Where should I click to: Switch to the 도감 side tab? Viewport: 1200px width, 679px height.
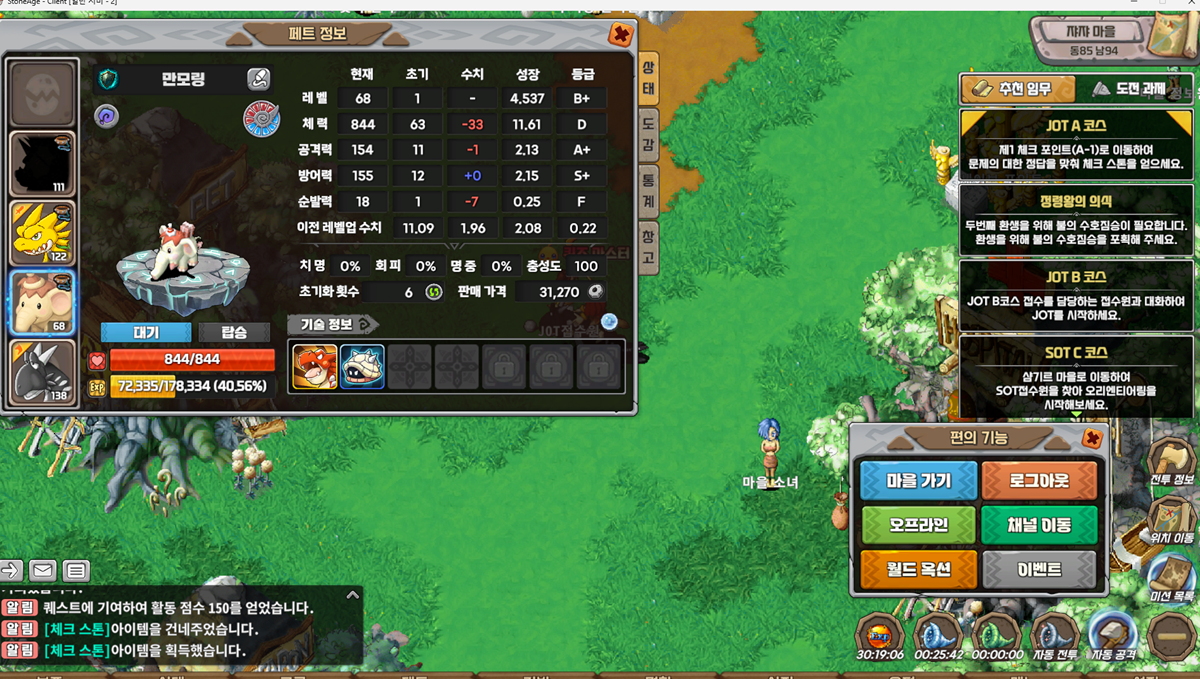pos(648,136)
